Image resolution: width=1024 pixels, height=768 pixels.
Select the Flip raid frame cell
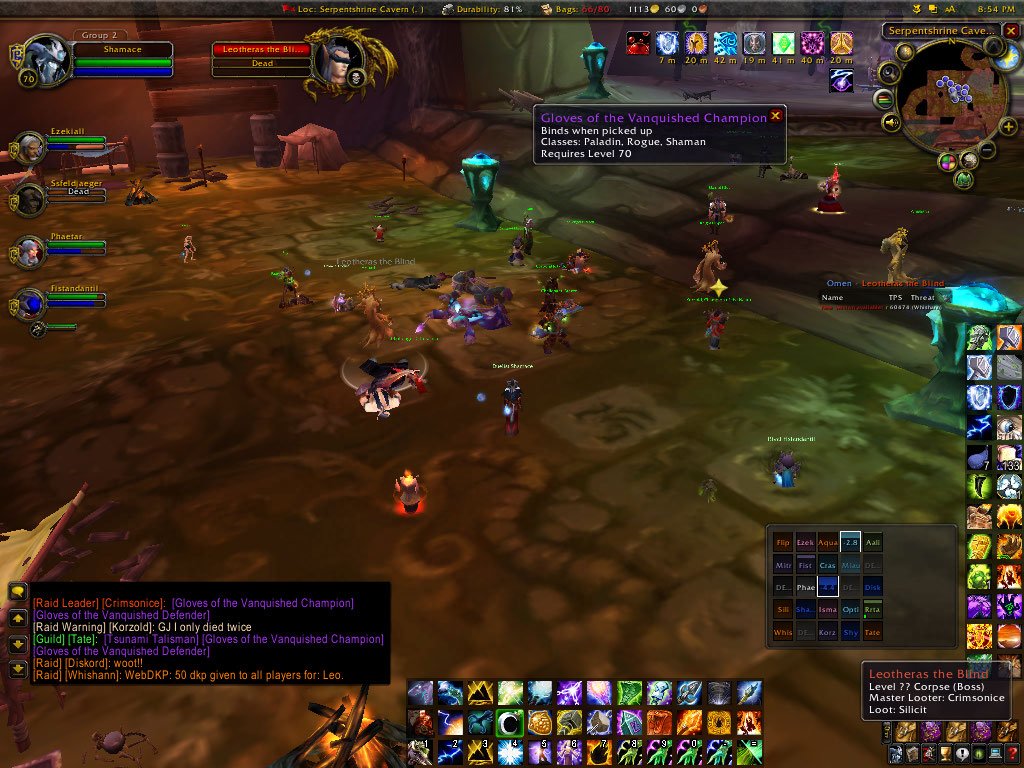(783, 542)
